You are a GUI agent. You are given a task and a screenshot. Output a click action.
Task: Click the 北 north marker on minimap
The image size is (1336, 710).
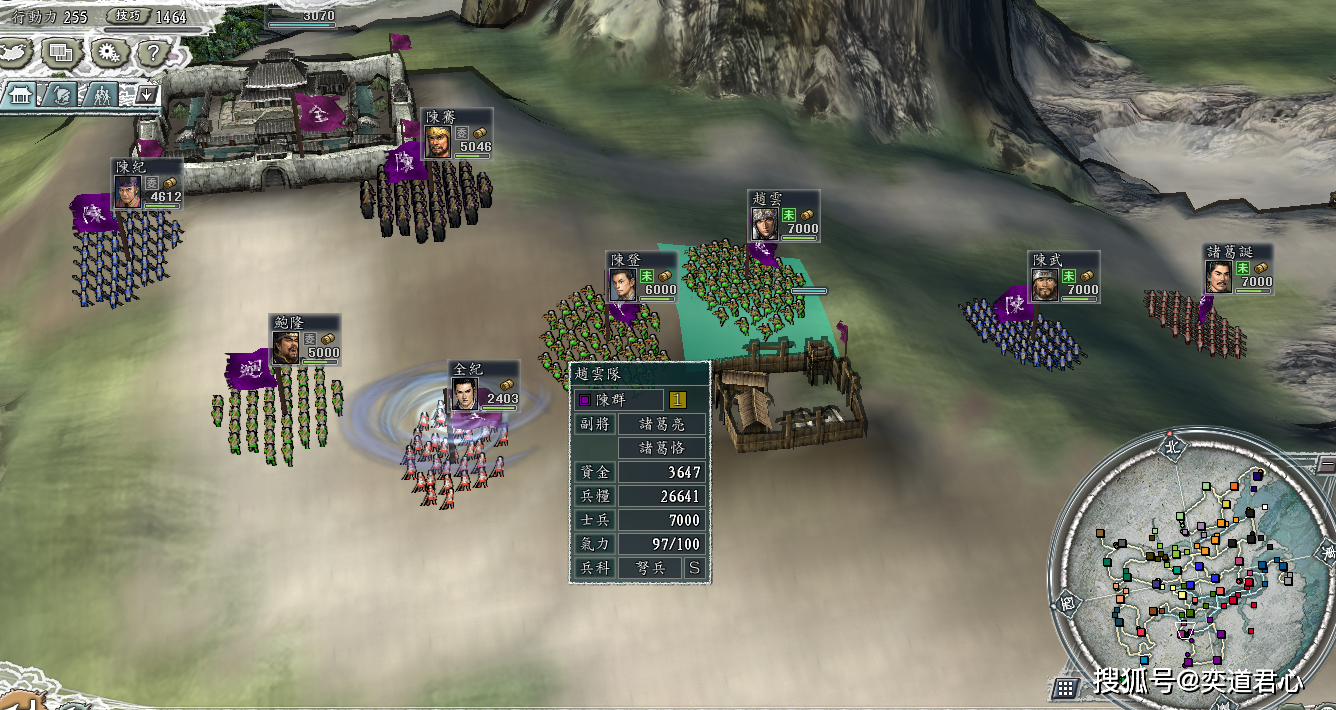coord(1171,446)
